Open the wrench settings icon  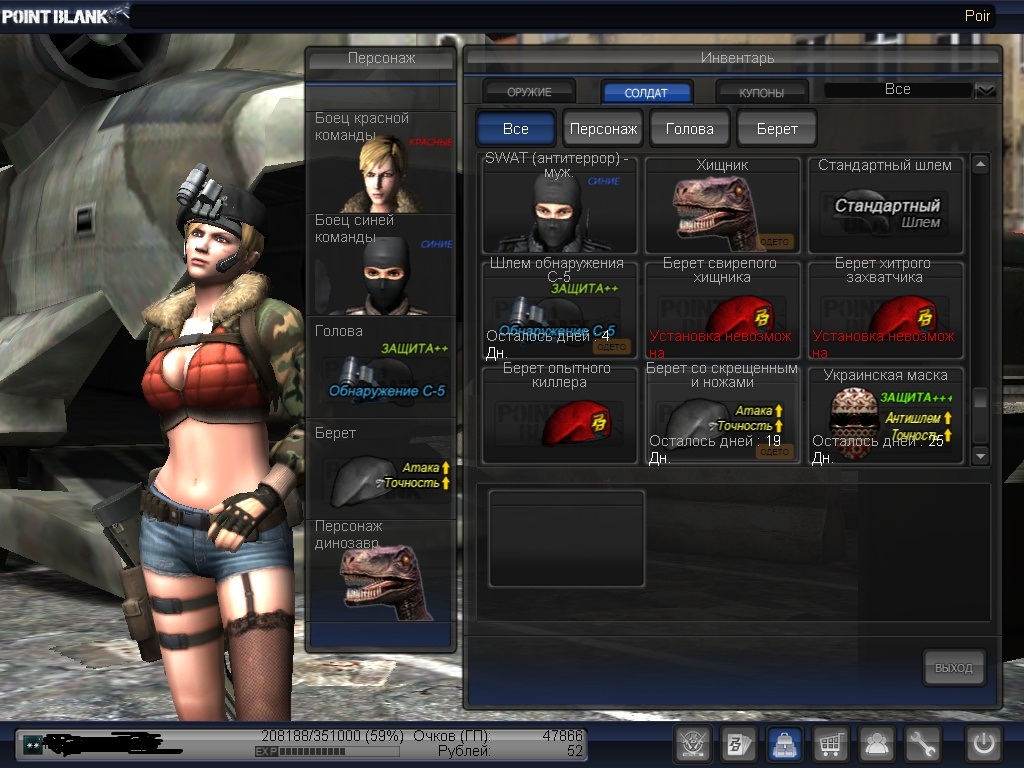(923, 744)
